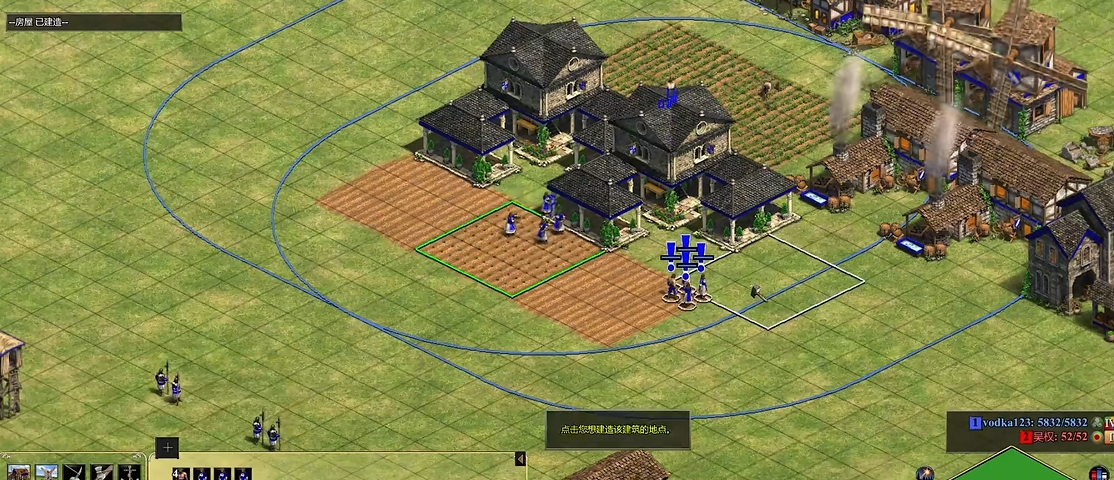
Task: Activate the flare signal button beside minimap
Action: 925,473
